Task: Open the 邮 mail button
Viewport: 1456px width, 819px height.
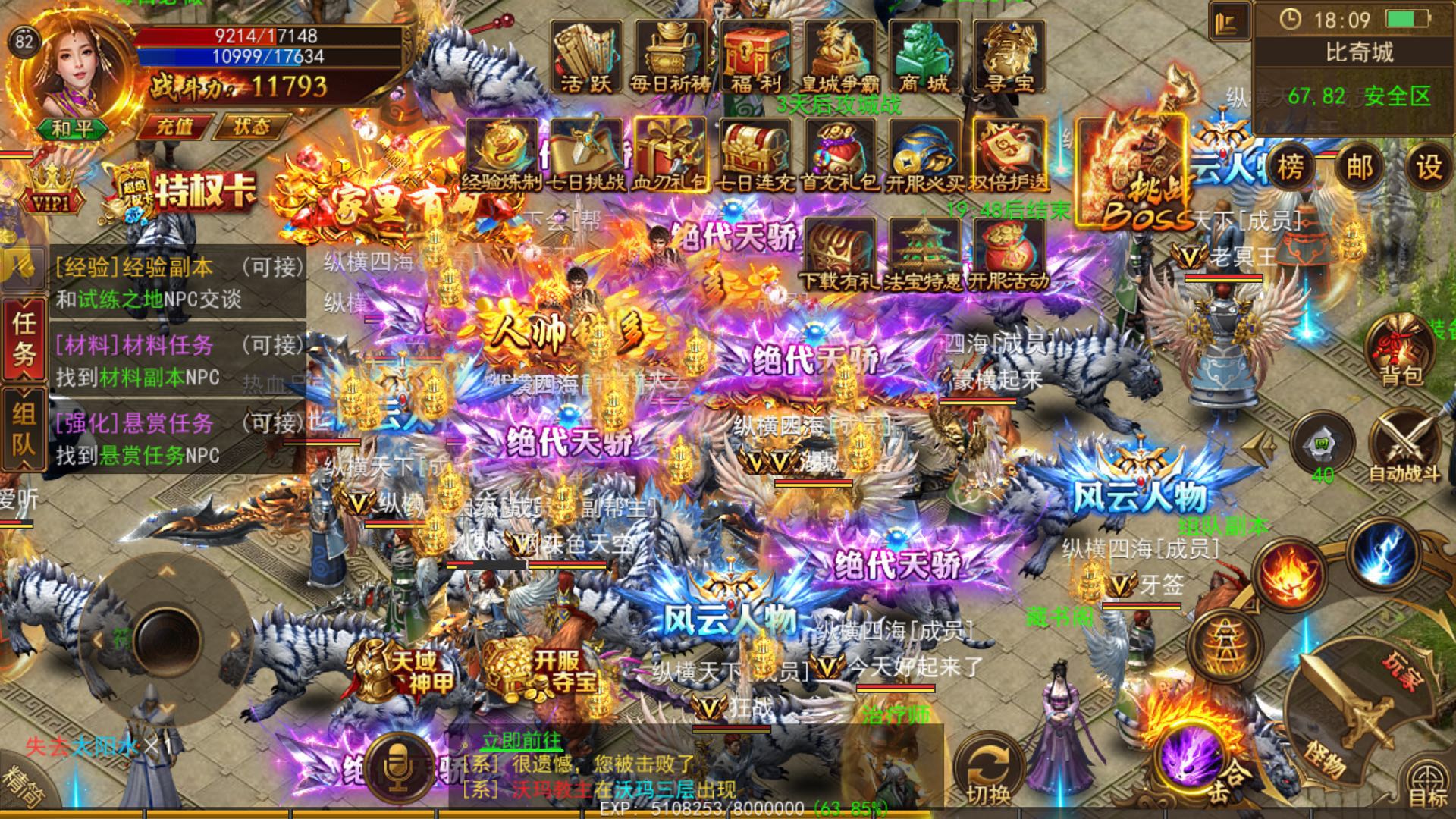Action: (1359, 167)
